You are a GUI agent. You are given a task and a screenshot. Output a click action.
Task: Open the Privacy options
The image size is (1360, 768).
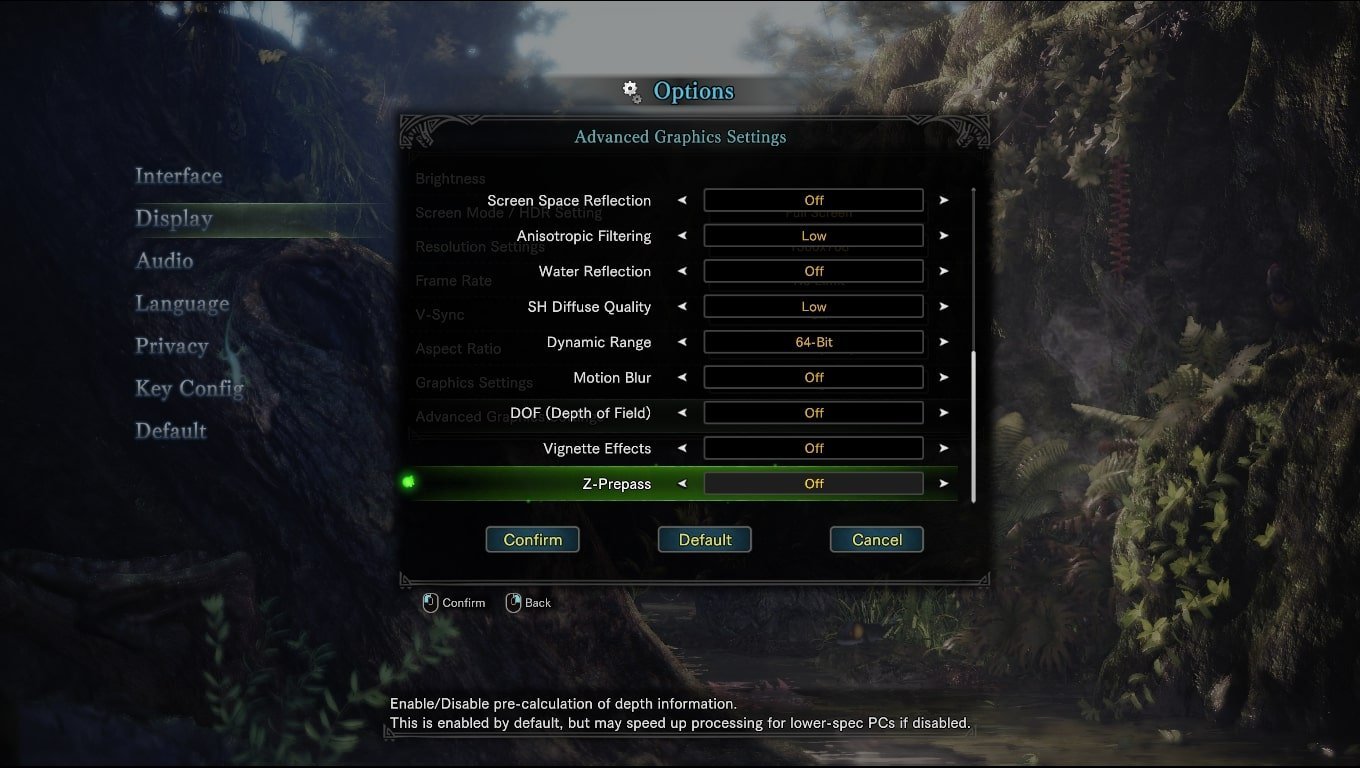click(172, 346)
